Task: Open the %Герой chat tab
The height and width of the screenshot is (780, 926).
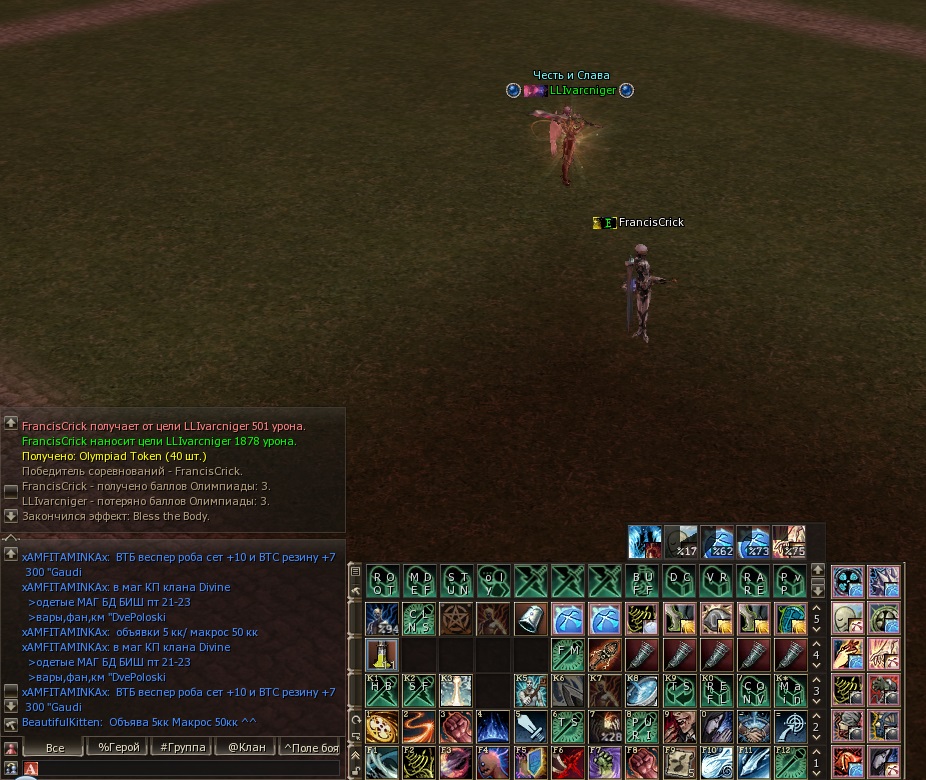Action: coord(118,747)
